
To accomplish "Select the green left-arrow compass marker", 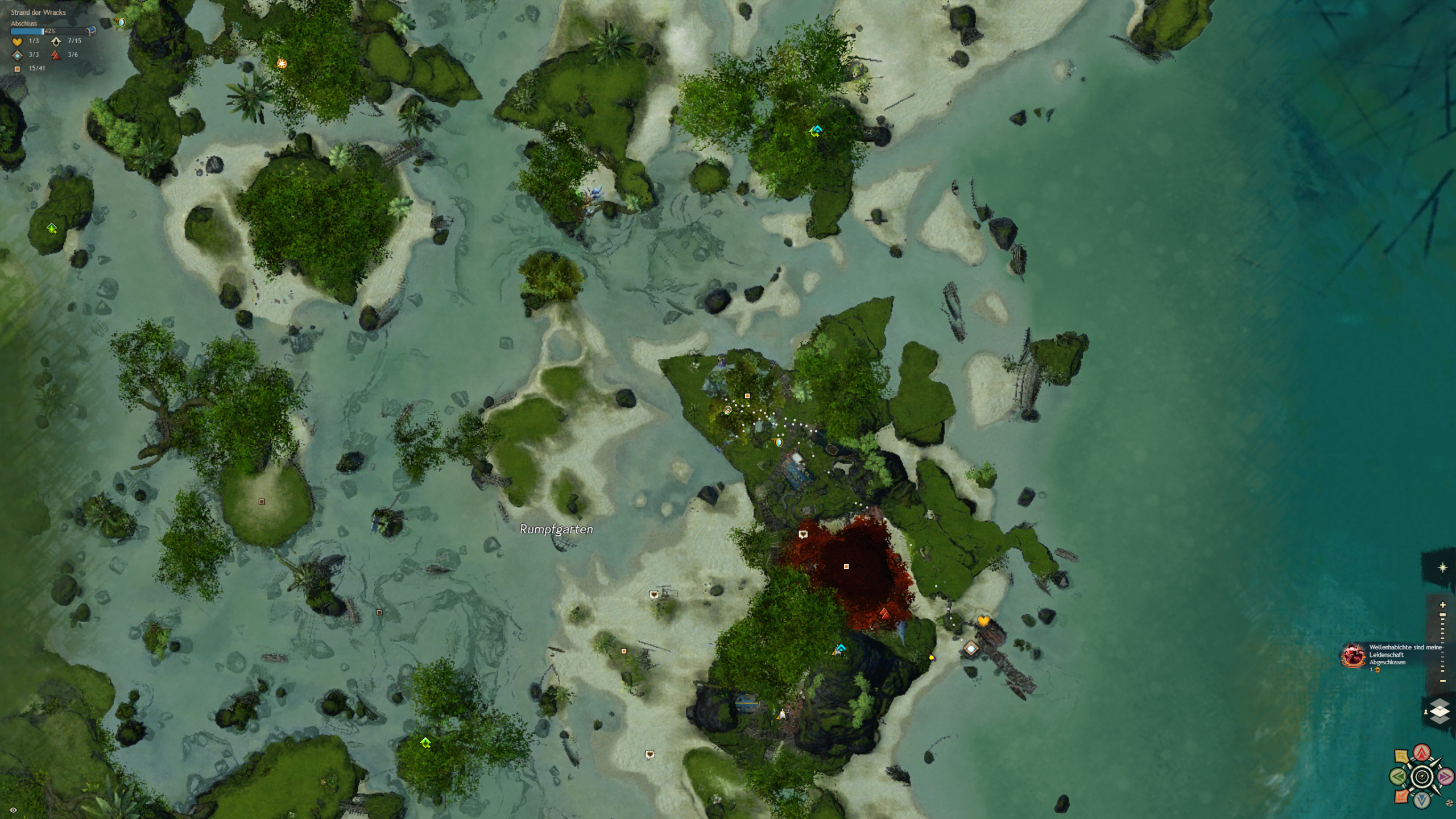I will 1399,776.
